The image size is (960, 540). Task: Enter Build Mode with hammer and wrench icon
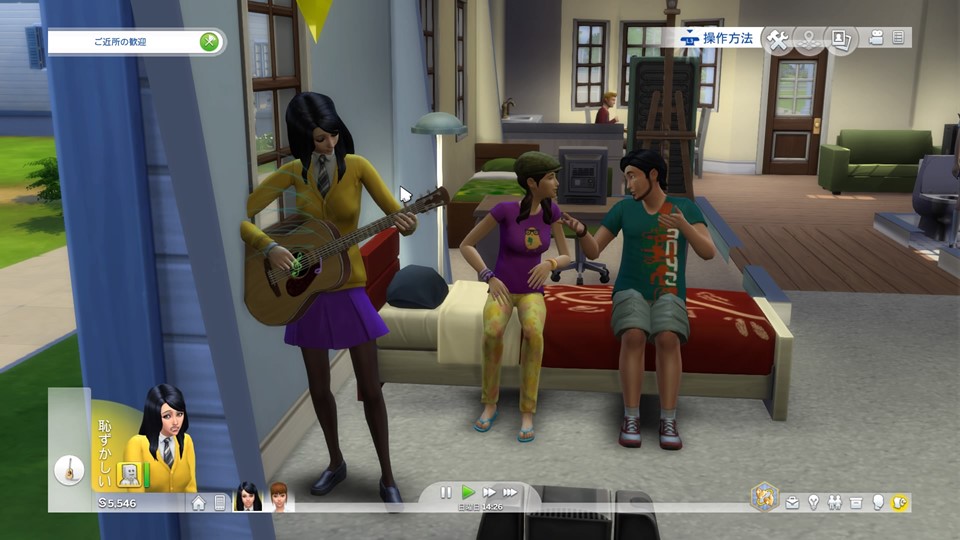778,39
